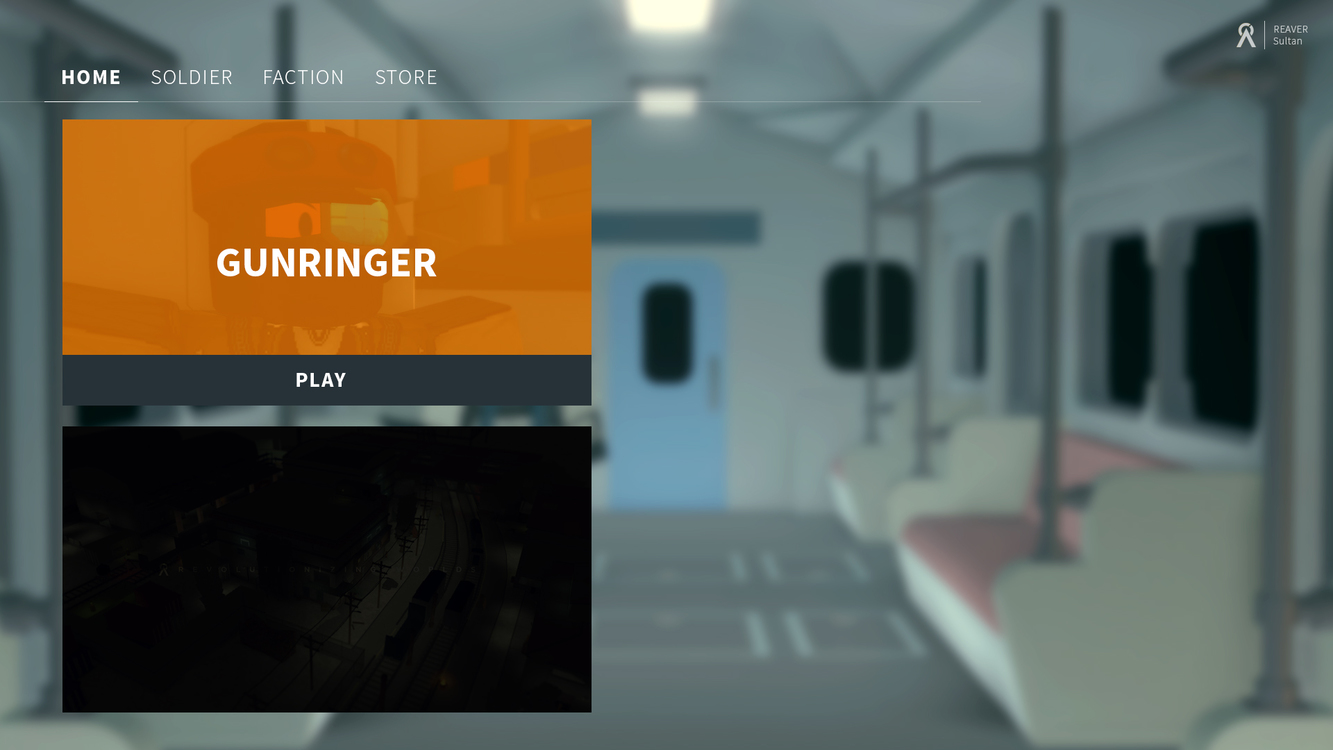Go to the Faction tab

click(303, 77)
